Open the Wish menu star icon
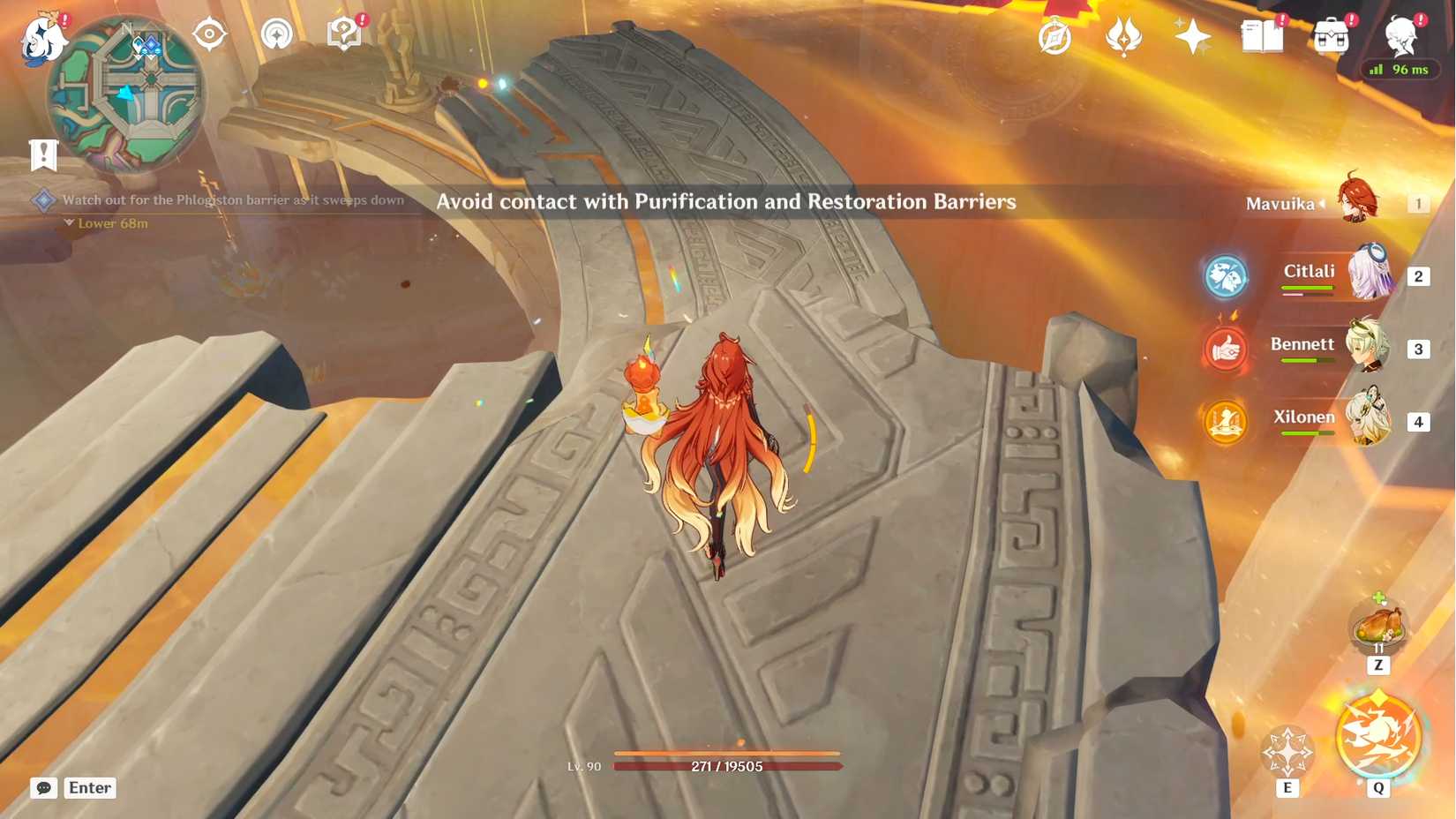Viewport: 1456px width, 819px height. point(1193,36)
